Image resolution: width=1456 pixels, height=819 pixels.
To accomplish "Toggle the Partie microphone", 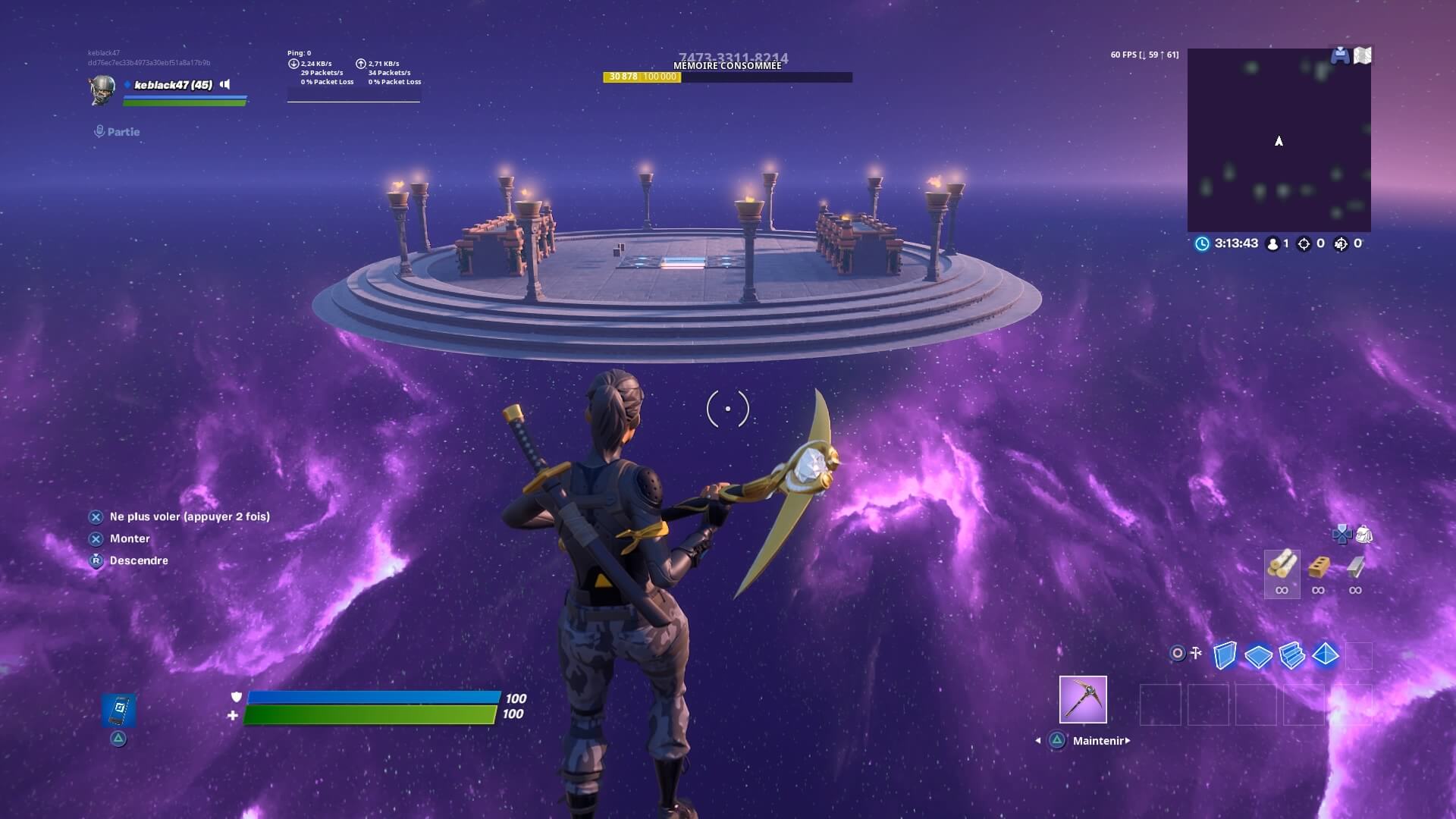I will pos(99,130).
